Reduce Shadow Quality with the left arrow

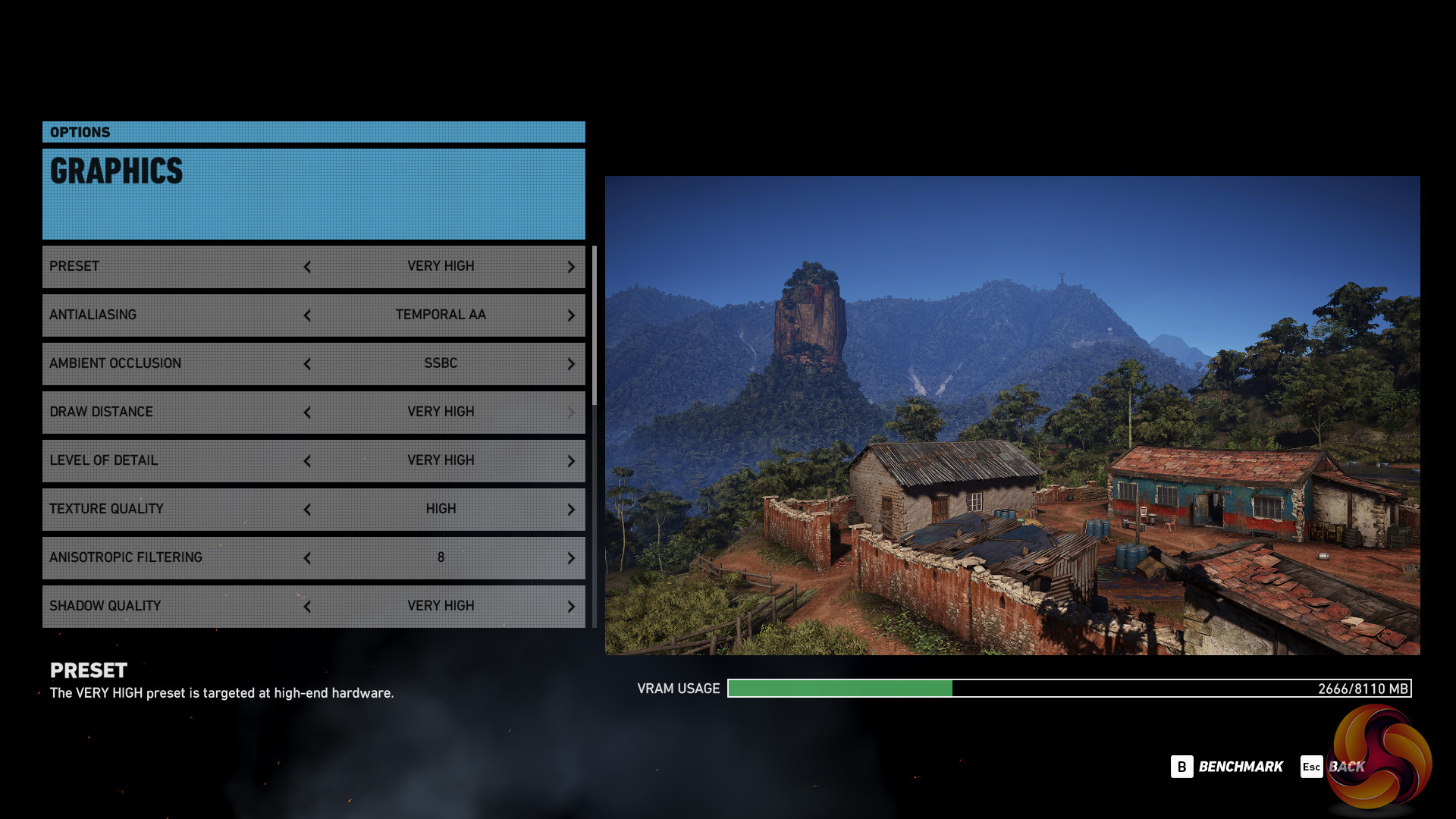tap(307, 607)
